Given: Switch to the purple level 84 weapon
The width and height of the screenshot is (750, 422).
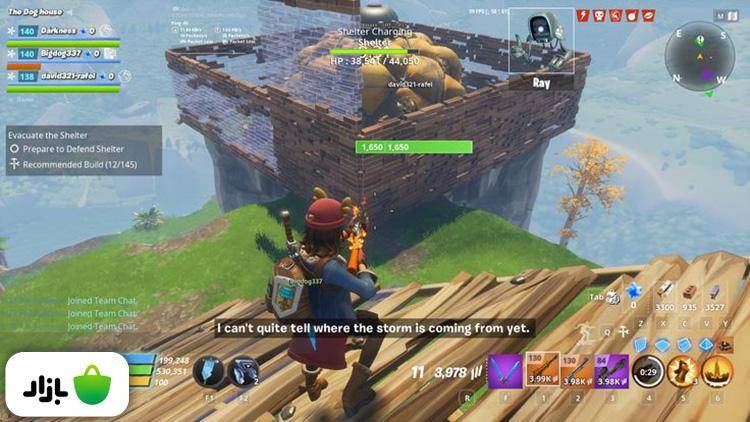Looking at the screenshot, I should click(x=612, y=371).
